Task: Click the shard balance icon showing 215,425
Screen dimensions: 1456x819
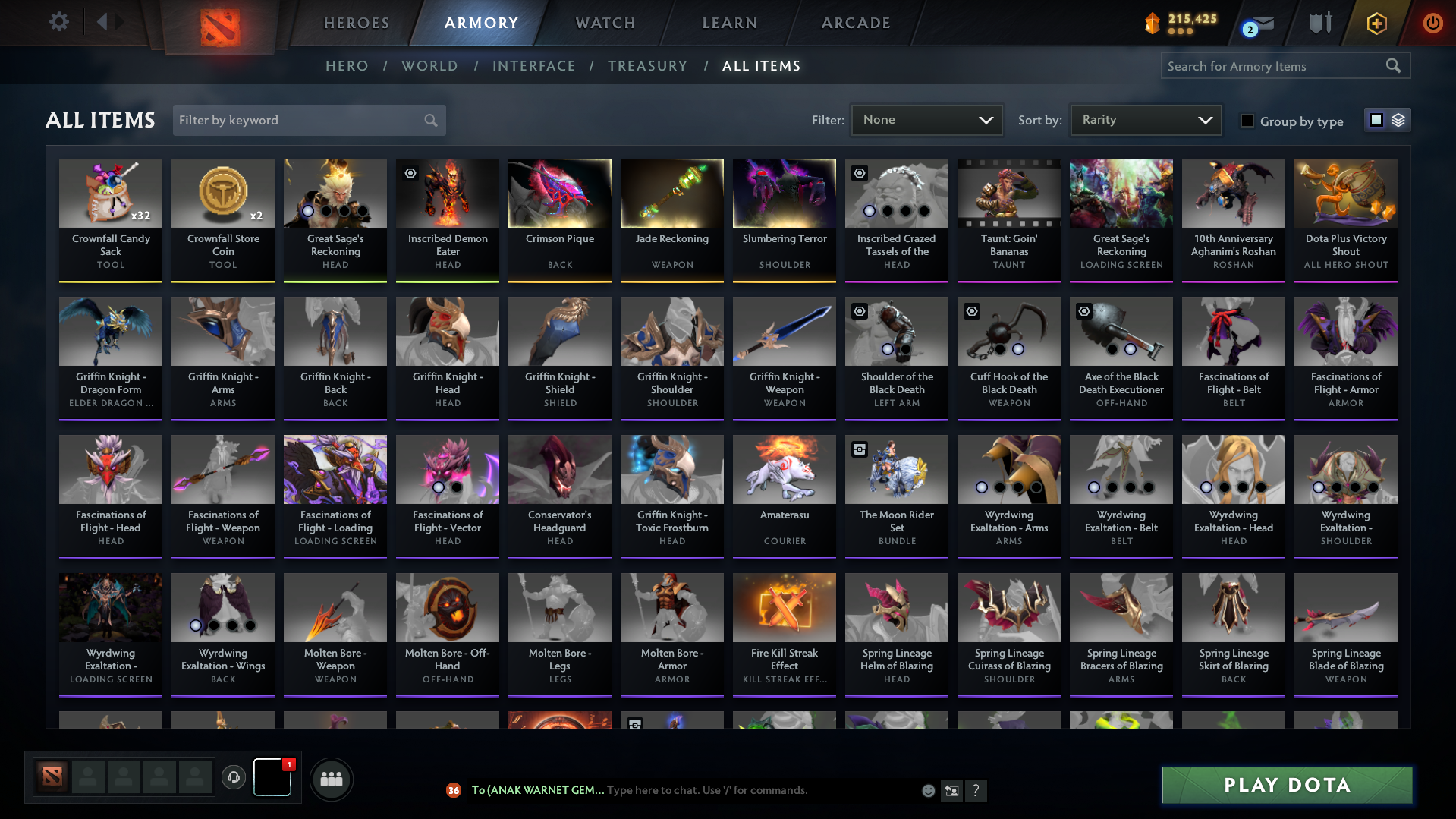Action: pyautogui.click(x=1153, y=22)
